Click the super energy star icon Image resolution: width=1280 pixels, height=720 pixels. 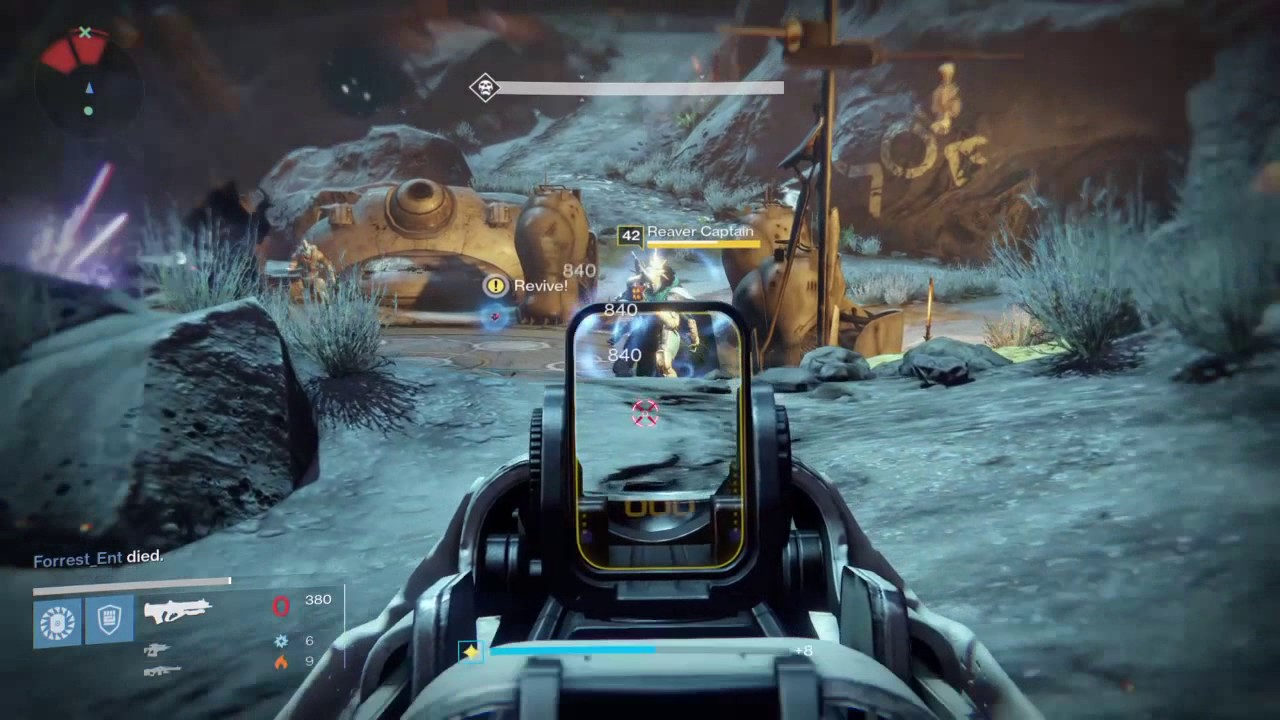click(x=471, y=652)
